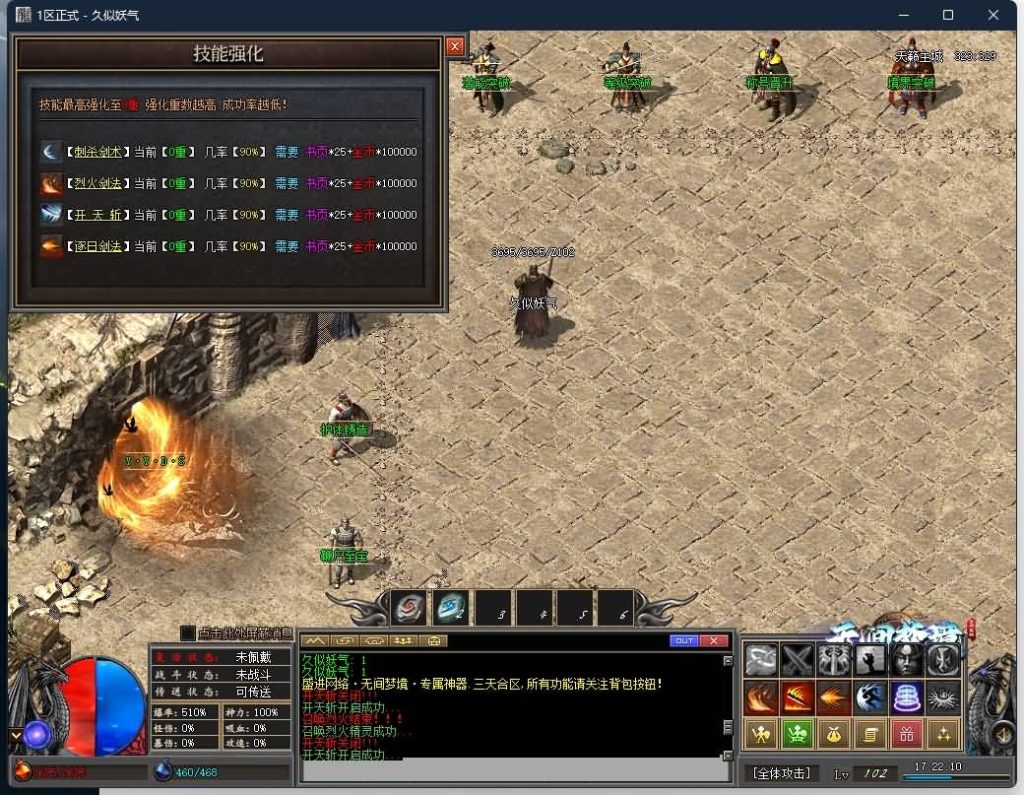Activate the blue spiral rings skill
The width and height of the screenshot is (1024, 795).
905,697
